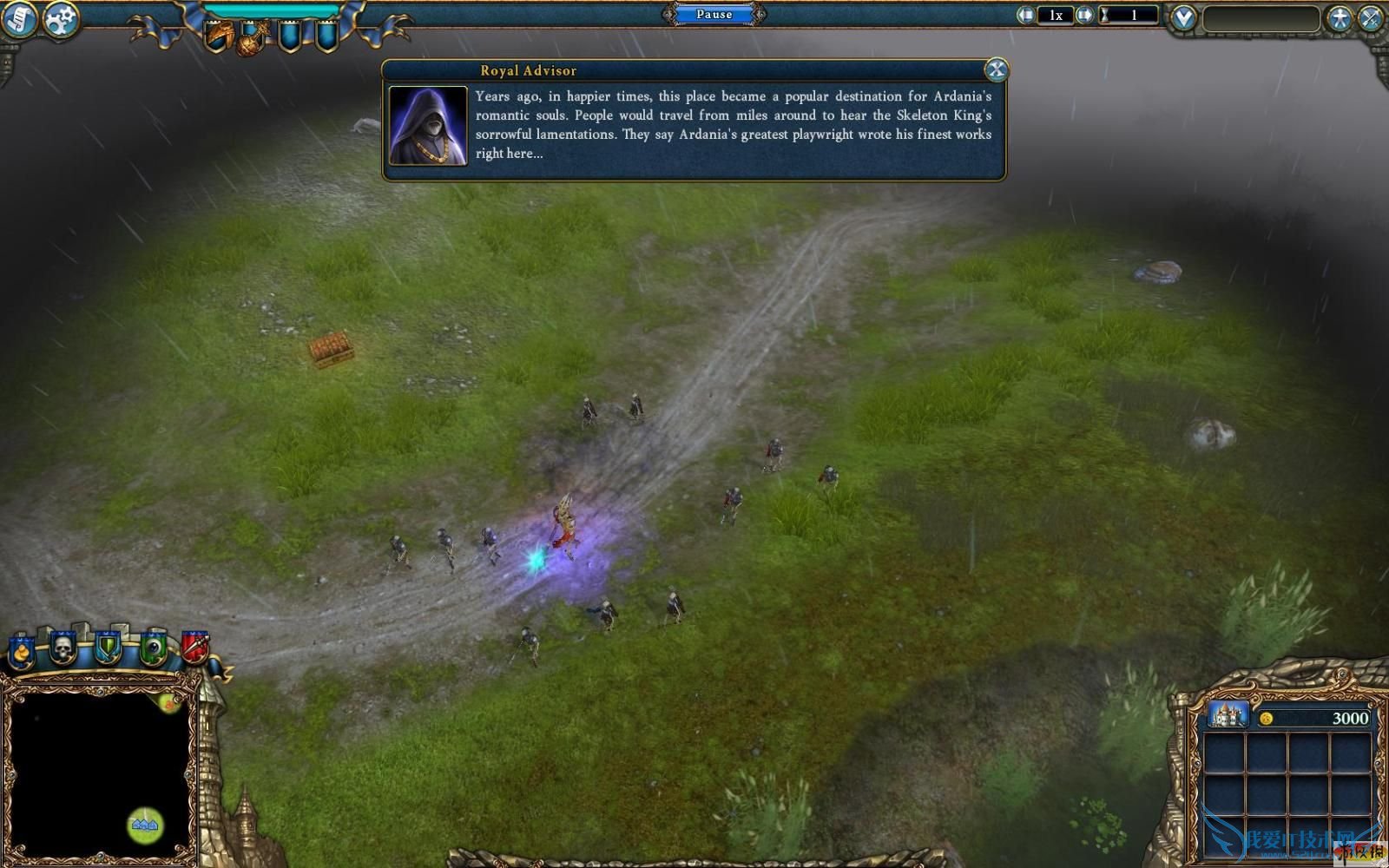1389x868 pixels.
Task: Increase the game speed
Action: (1084, 15)
